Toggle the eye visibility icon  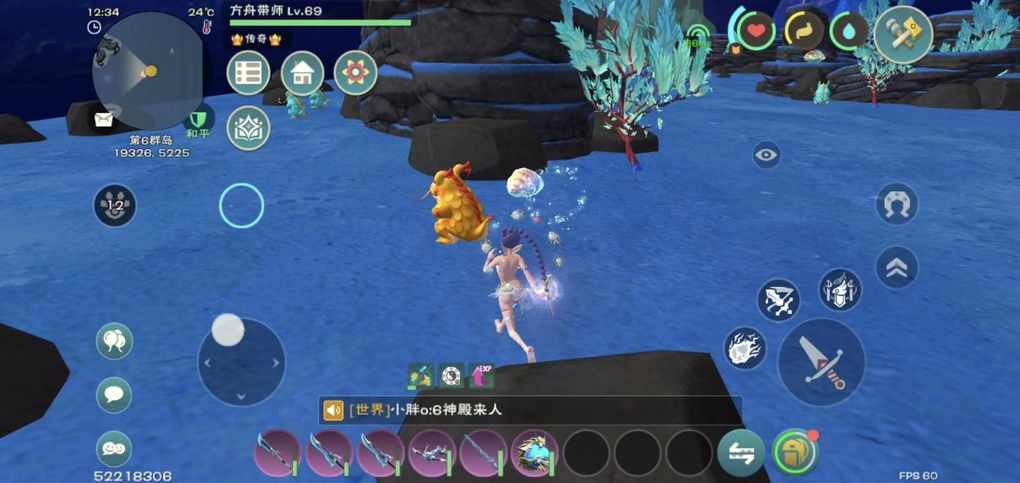(x=767, y=155)
